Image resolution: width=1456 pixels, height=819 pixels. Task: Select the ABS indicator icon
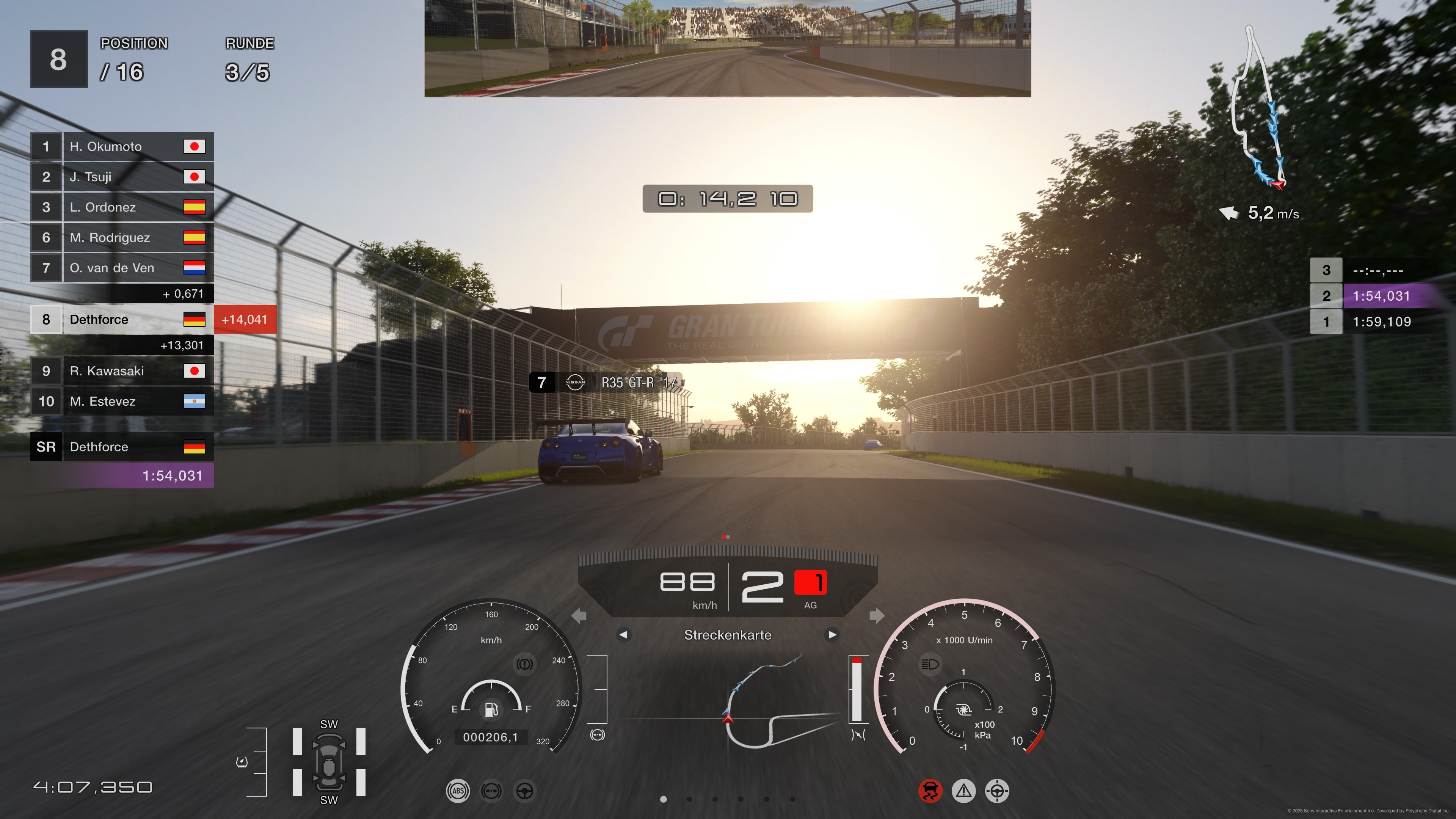point(458,791)
